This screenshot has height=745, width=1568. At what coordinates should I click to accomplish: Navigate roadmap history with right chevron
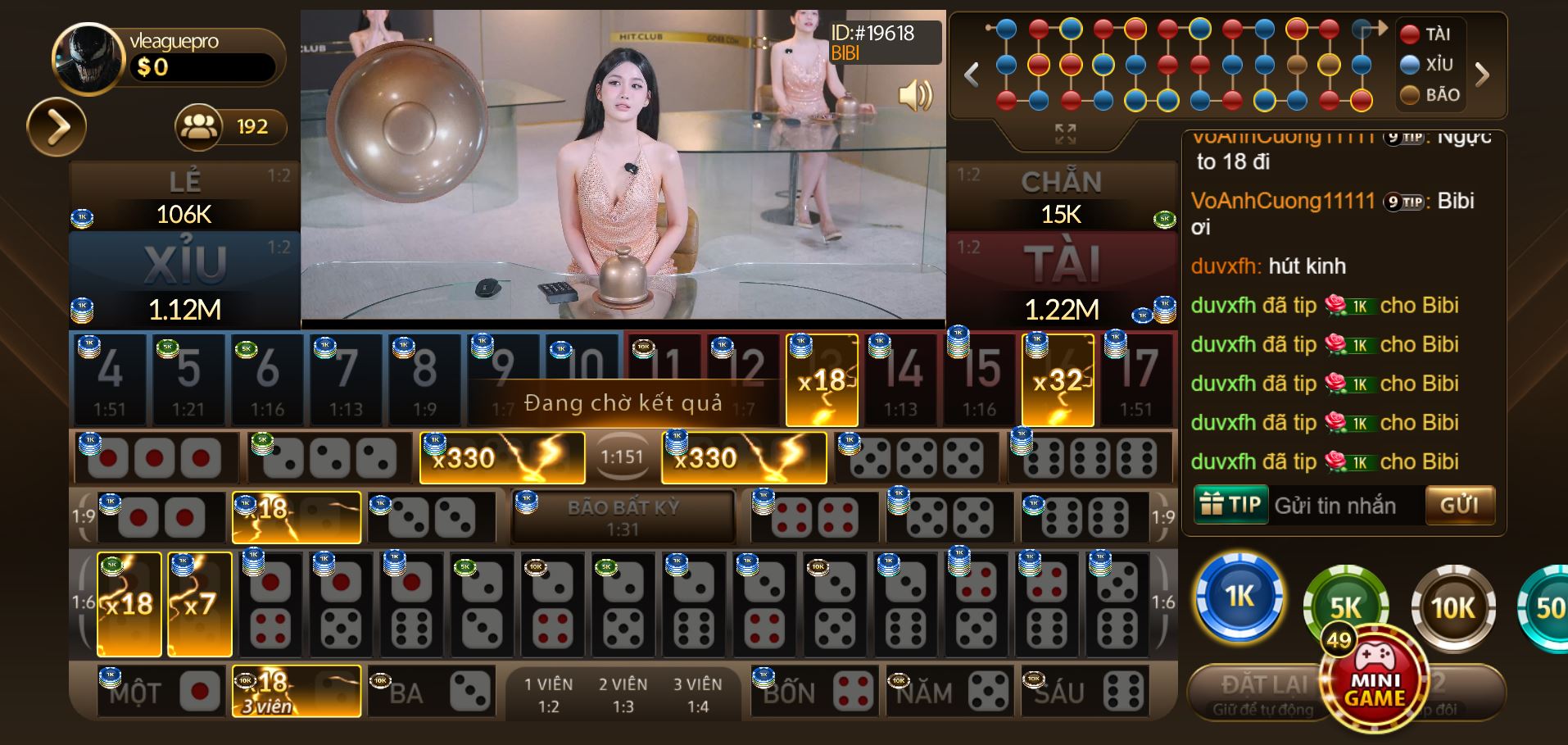click(1481, 75)
